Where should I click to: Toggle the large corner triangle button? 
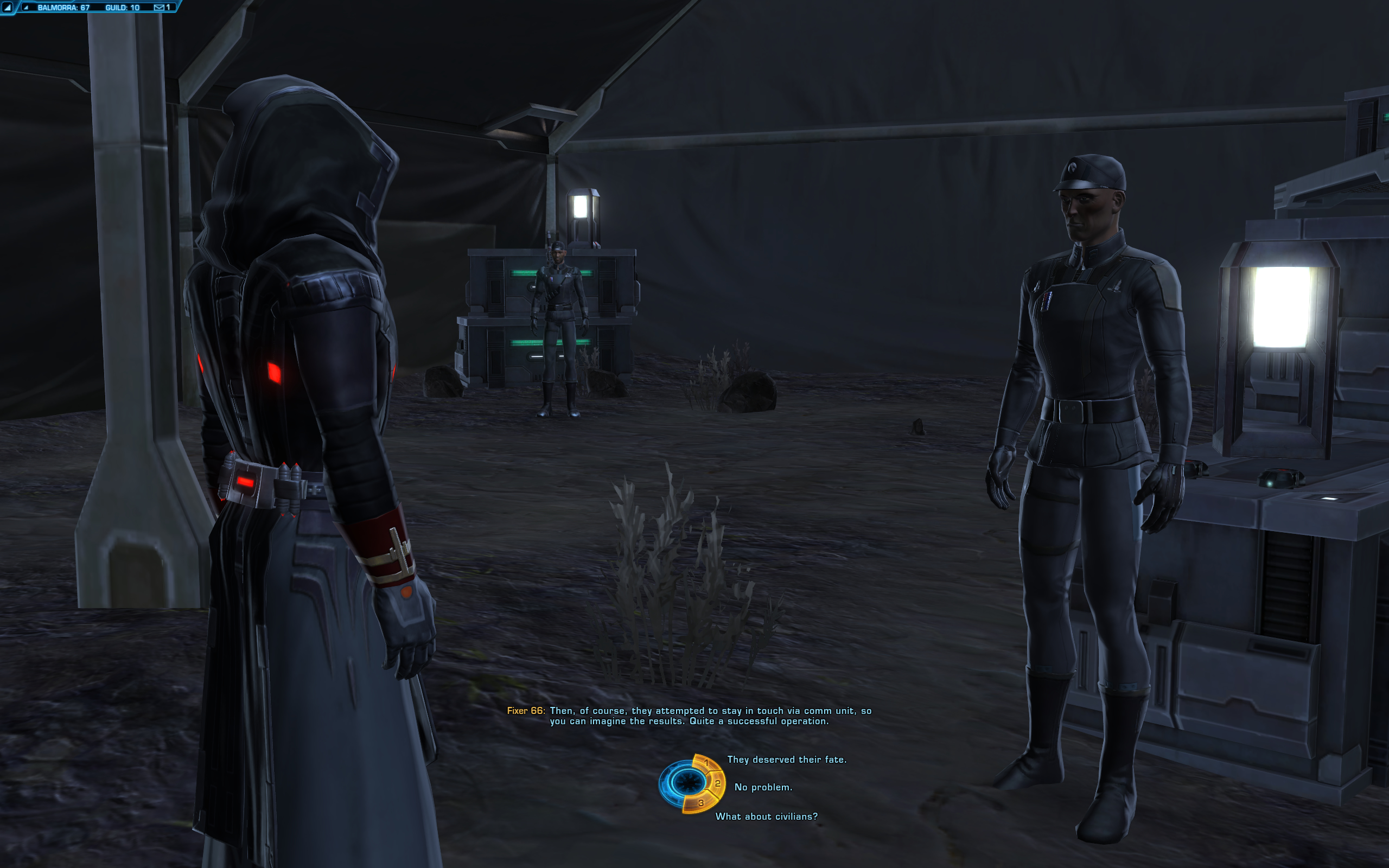point(7,8)
